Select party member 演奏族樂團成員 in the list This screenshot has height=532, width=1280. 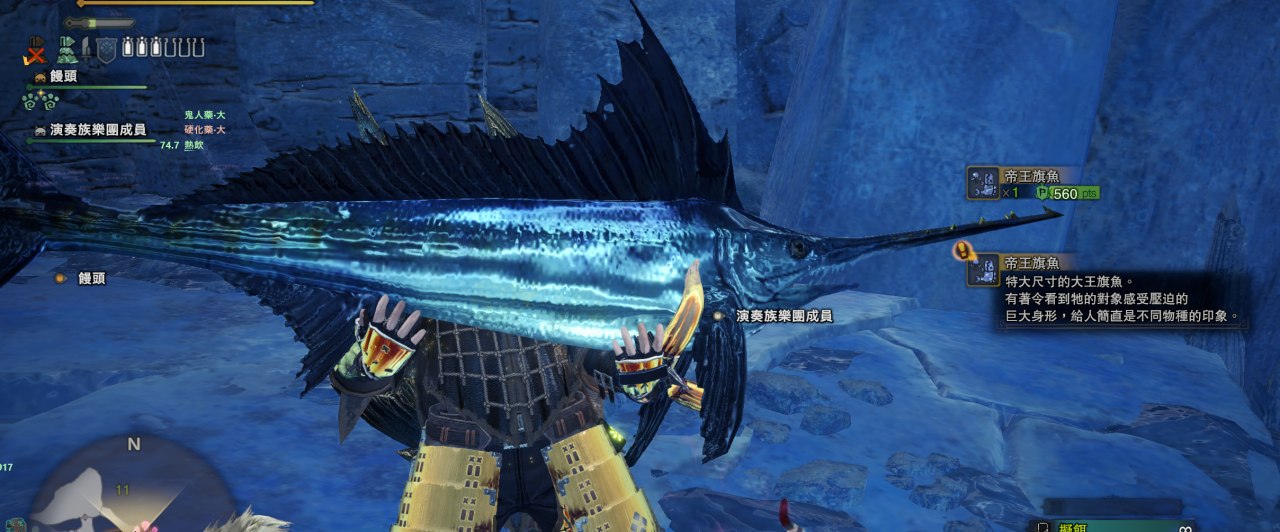[x=97, y=130]
